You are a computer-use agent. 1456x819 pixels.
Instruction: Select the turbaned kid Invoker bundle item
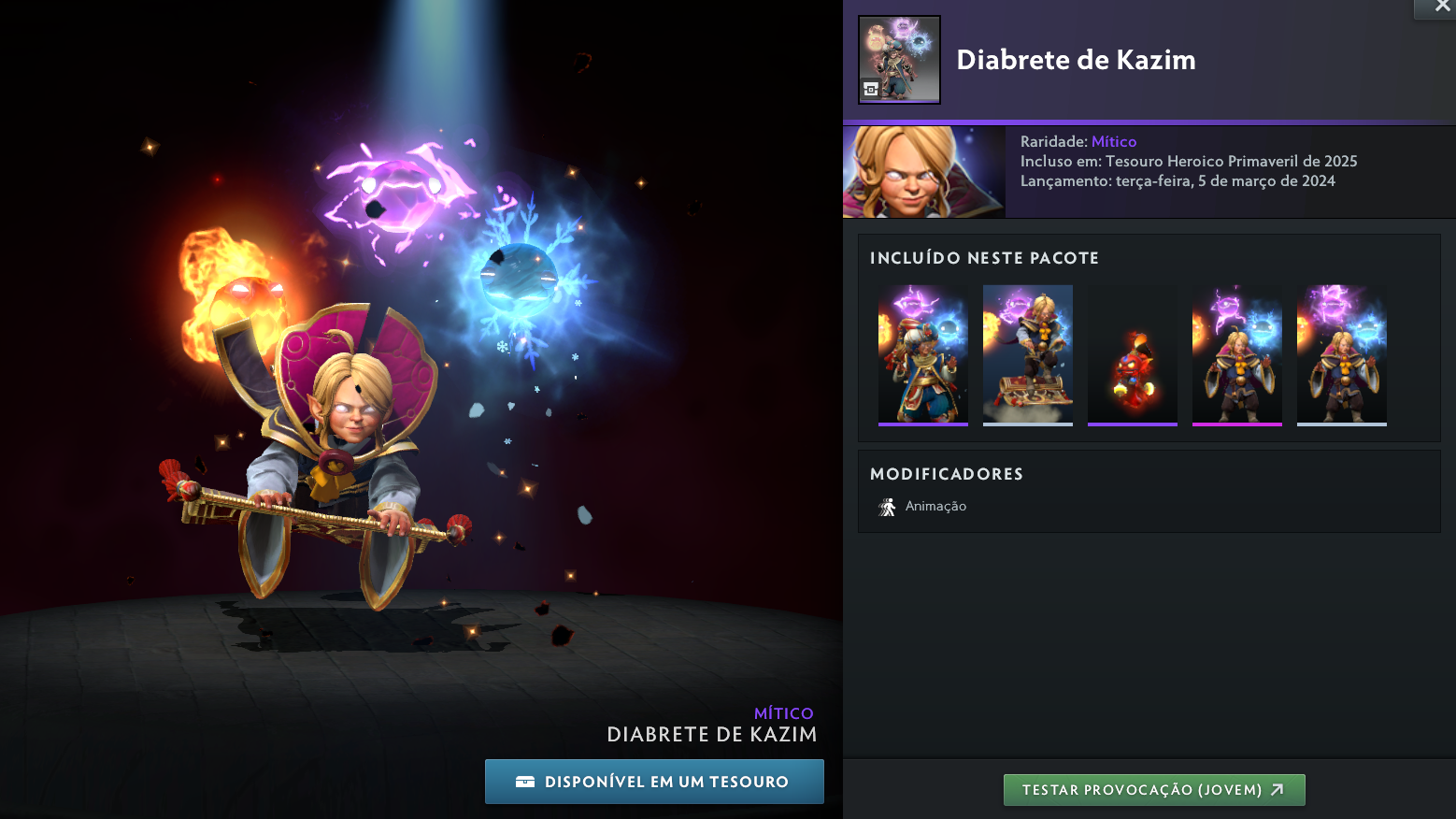tap(923, 354)
